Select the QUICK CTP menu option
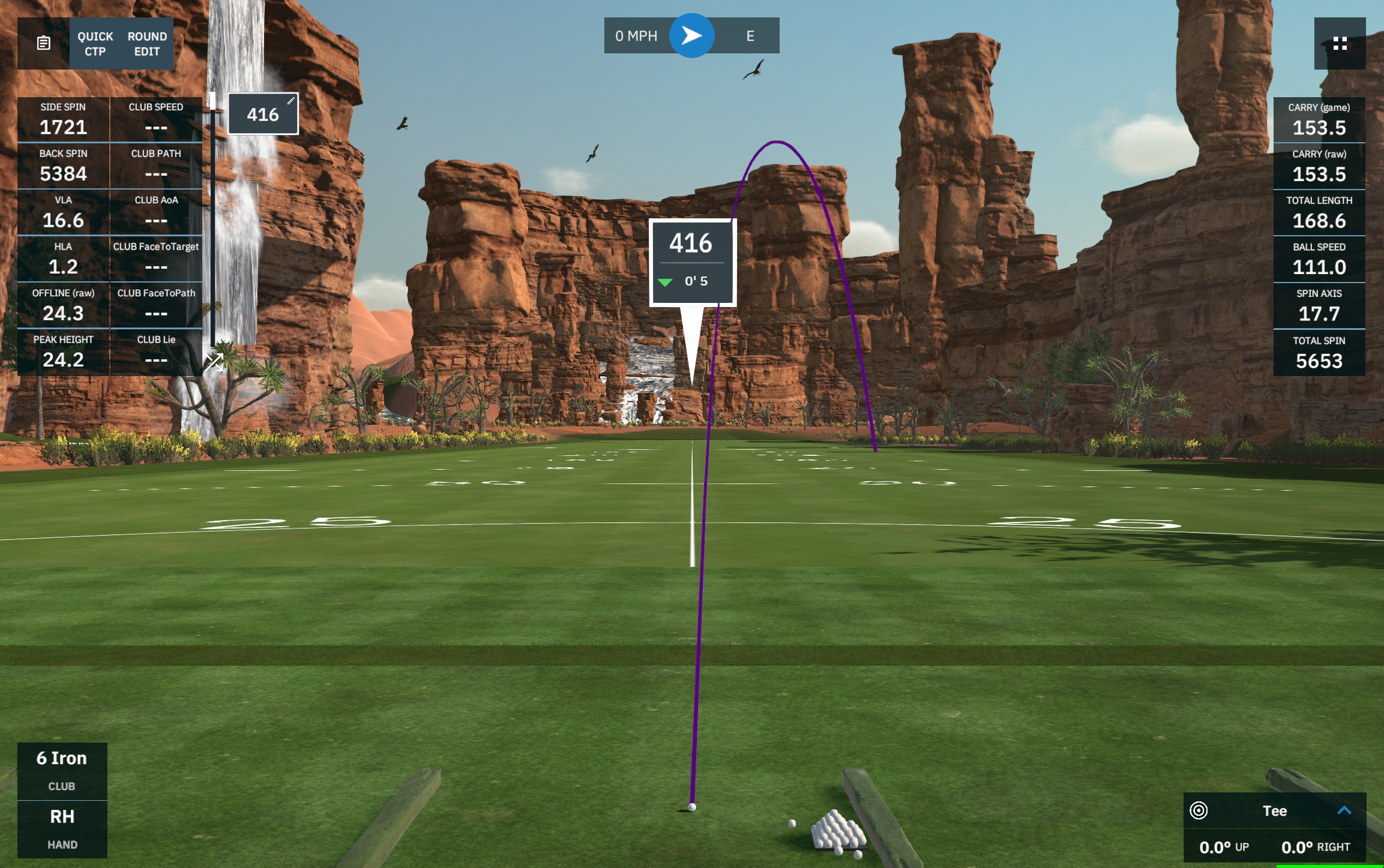The height and width of the screenshot is (868, 1384). point(94,44)
